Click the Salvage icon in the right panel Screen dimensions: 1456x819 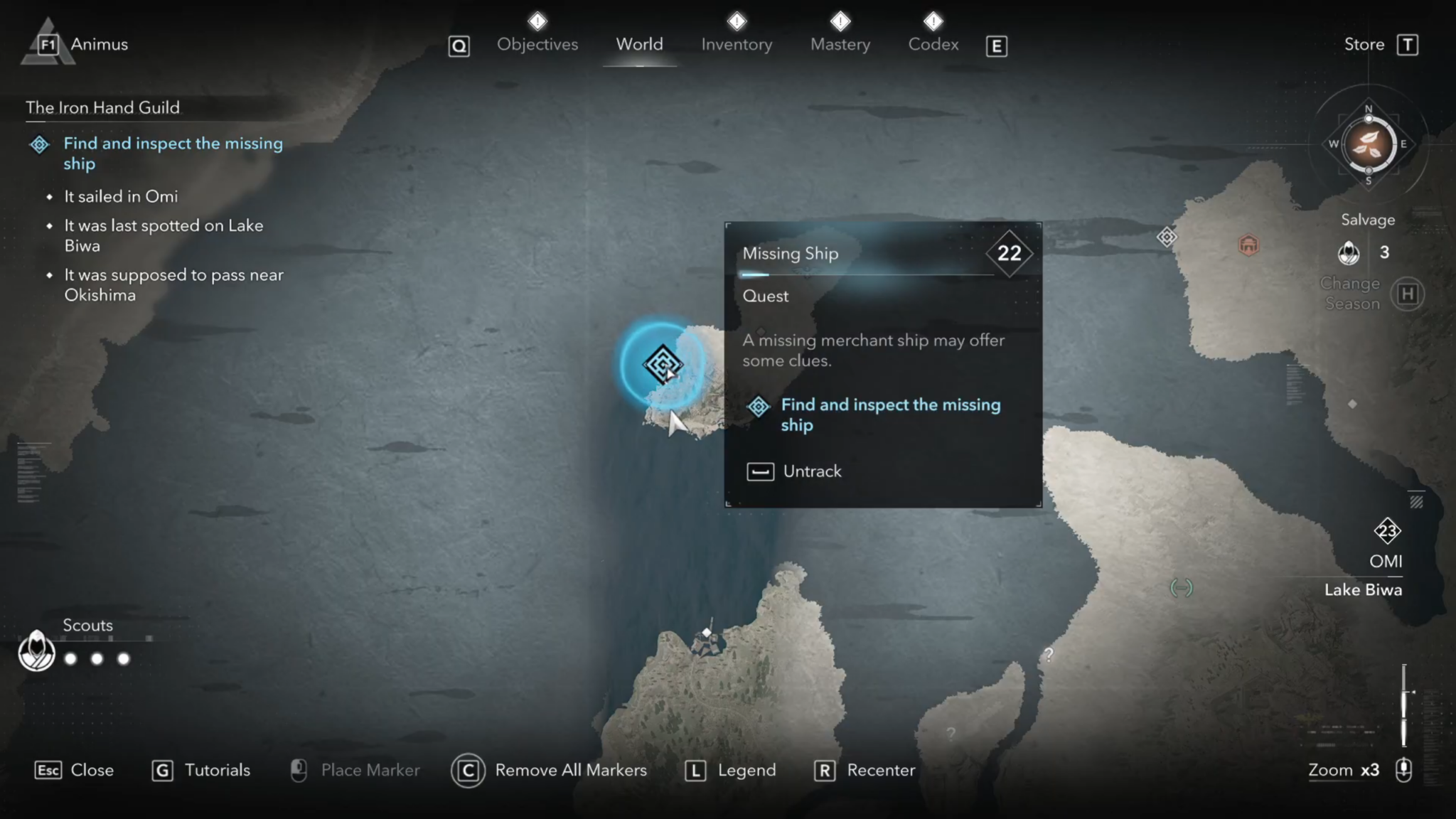[x=1349, y=252]
